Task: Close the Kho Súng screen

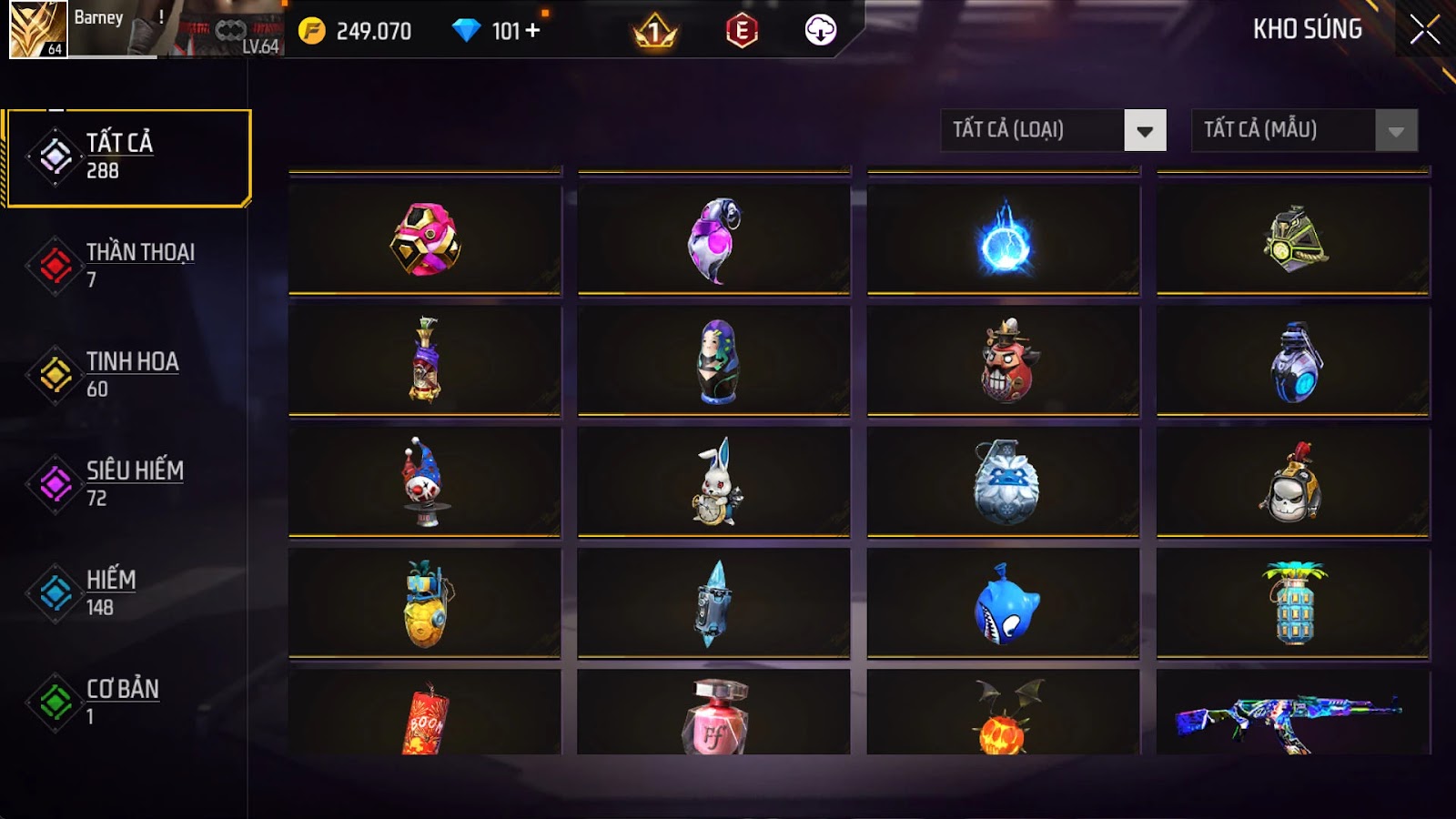Action: click(x=1424, y=30)
